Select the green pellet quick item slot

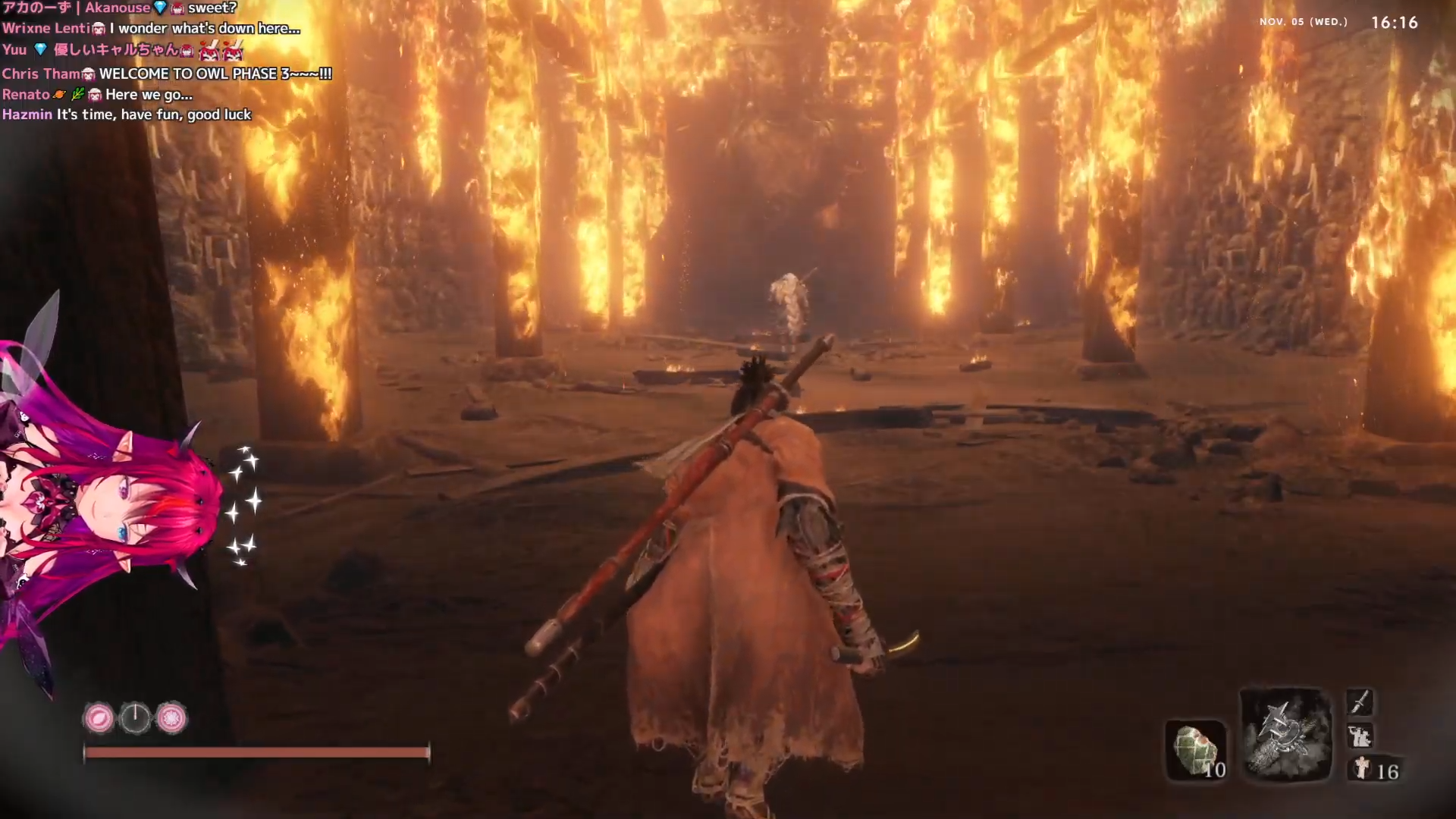click(1196, 750)
